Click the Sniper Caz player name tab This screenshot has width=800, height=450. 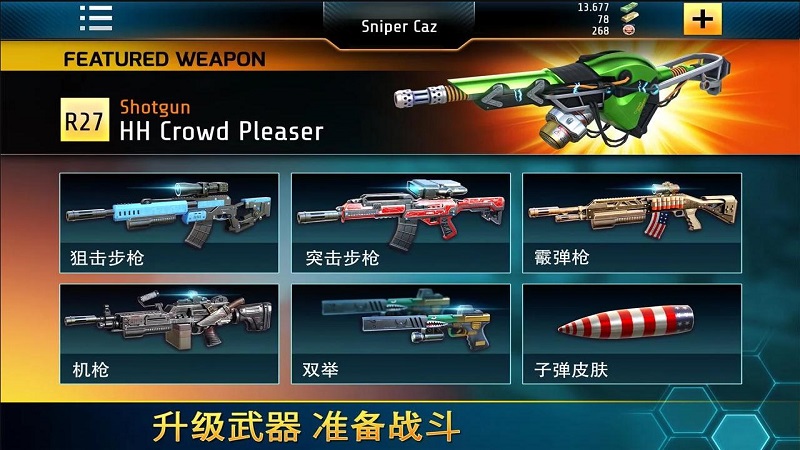click(399, 26)
